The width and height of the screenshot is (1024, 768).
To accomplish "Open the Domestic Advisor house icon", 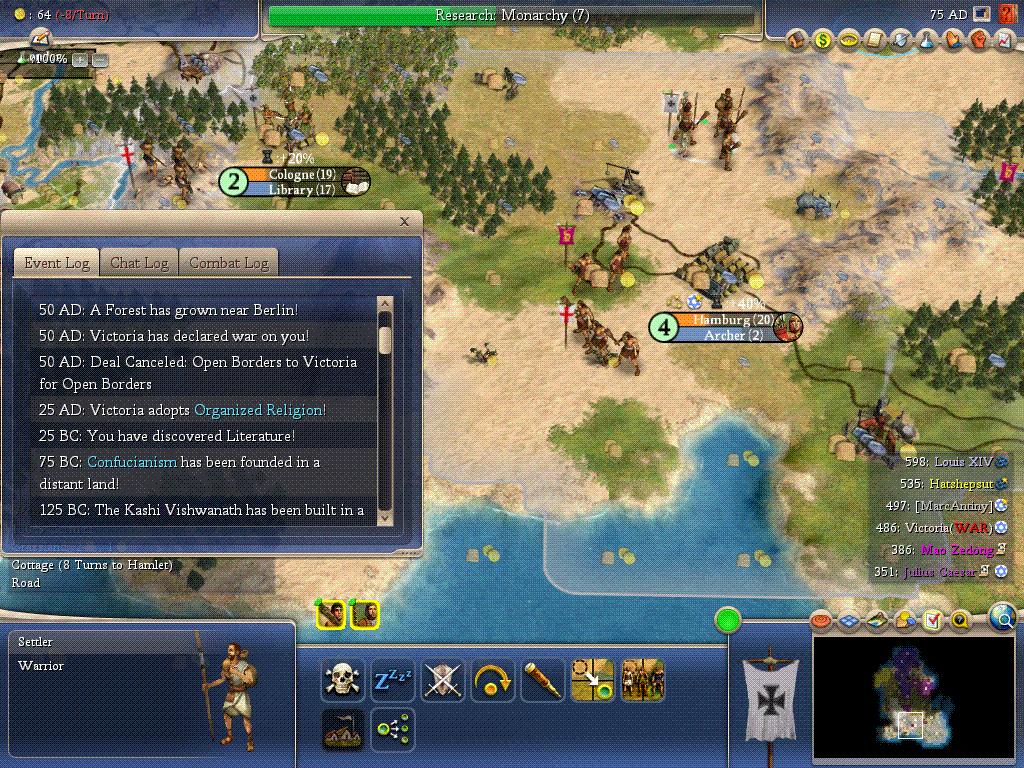I will [x=797, y=40].
